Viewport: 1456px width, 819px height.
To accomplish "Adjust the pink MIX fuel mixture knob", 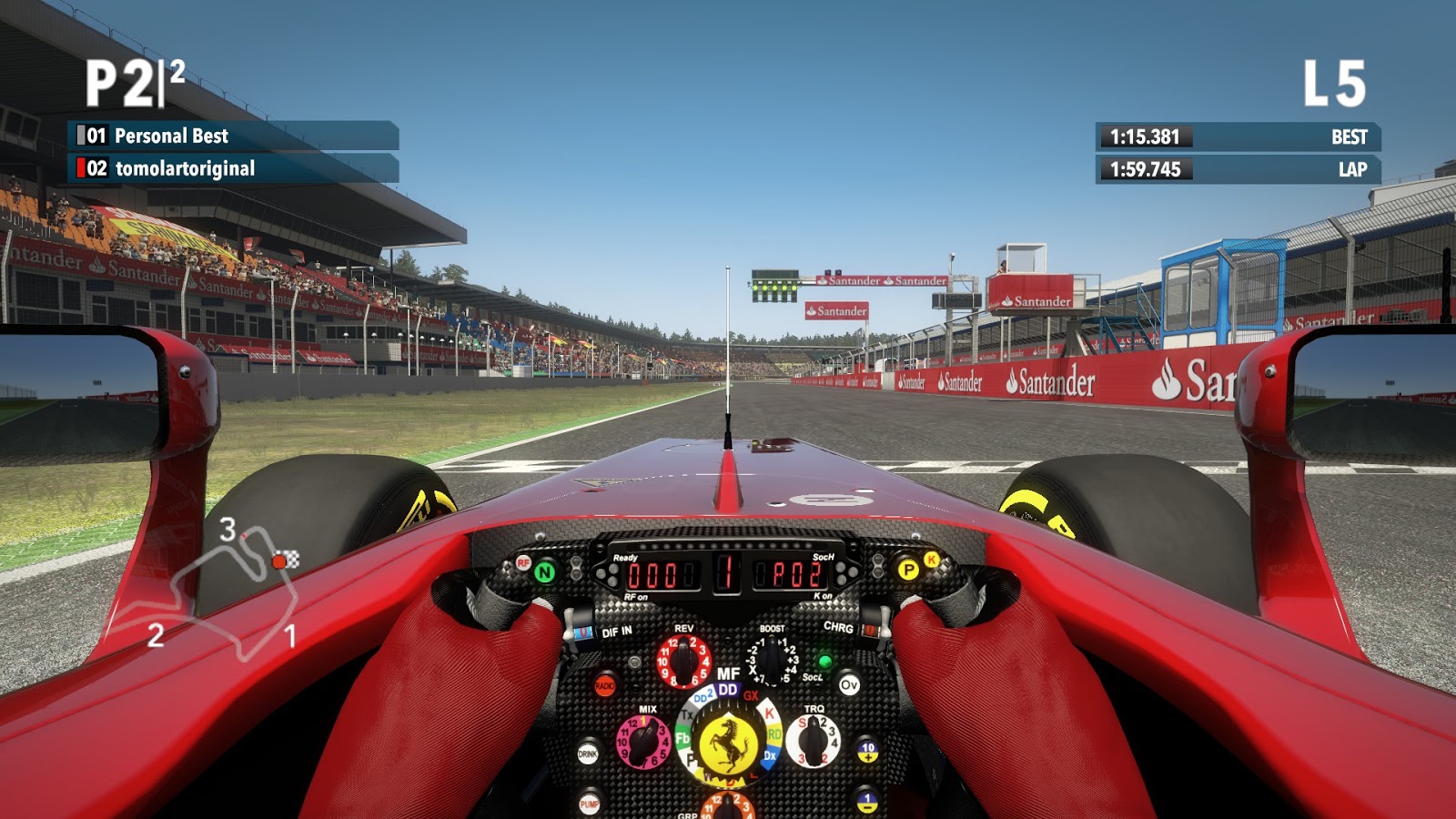I will pyautogui.click(x=643, y=741).
